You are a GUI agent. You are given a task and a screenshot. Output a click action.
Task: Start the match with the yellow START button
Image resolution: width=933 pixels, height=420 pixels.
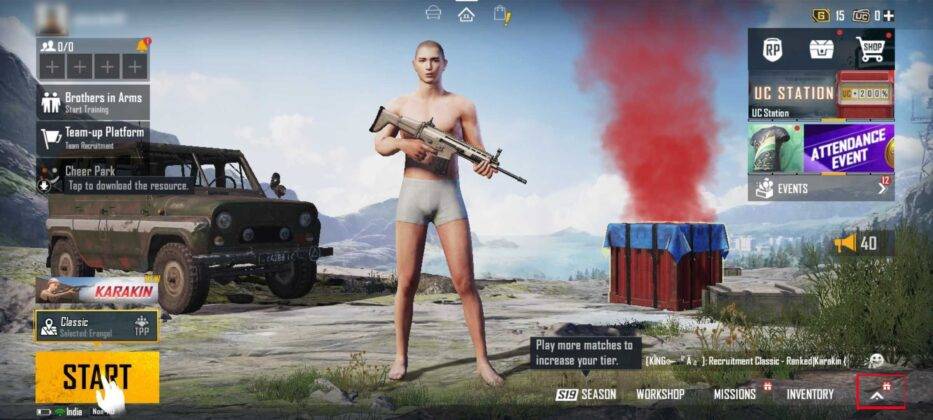96,376
